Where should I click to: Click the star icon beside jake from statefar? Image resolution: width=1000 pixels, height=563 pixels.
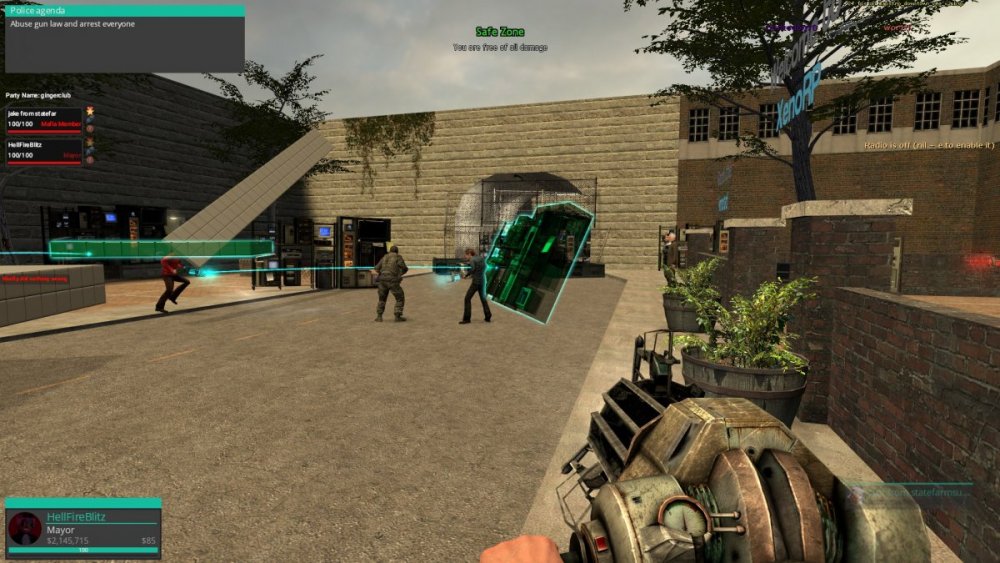90,110
